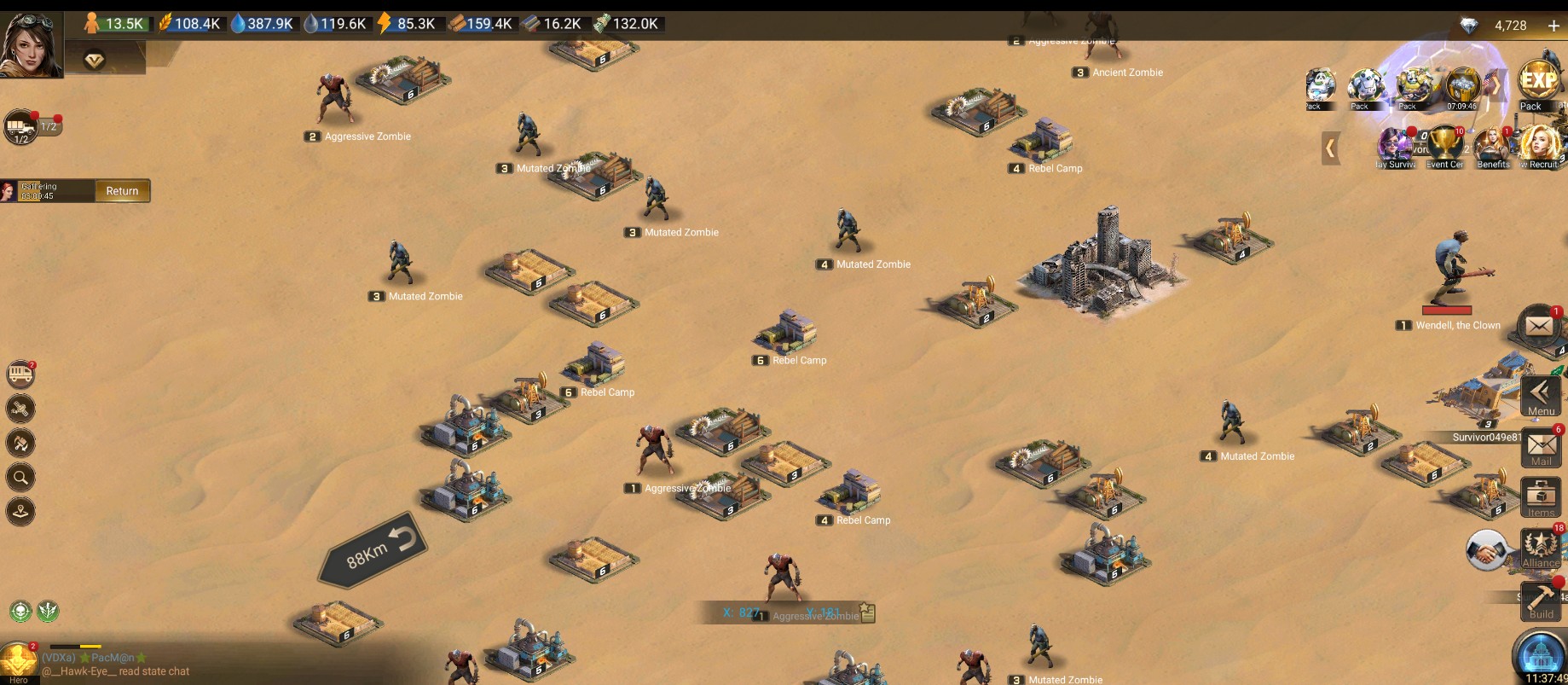Viewport: 1568px width, 685px height.
Task: Open the commander portrait profile
Action: [31, 44]
